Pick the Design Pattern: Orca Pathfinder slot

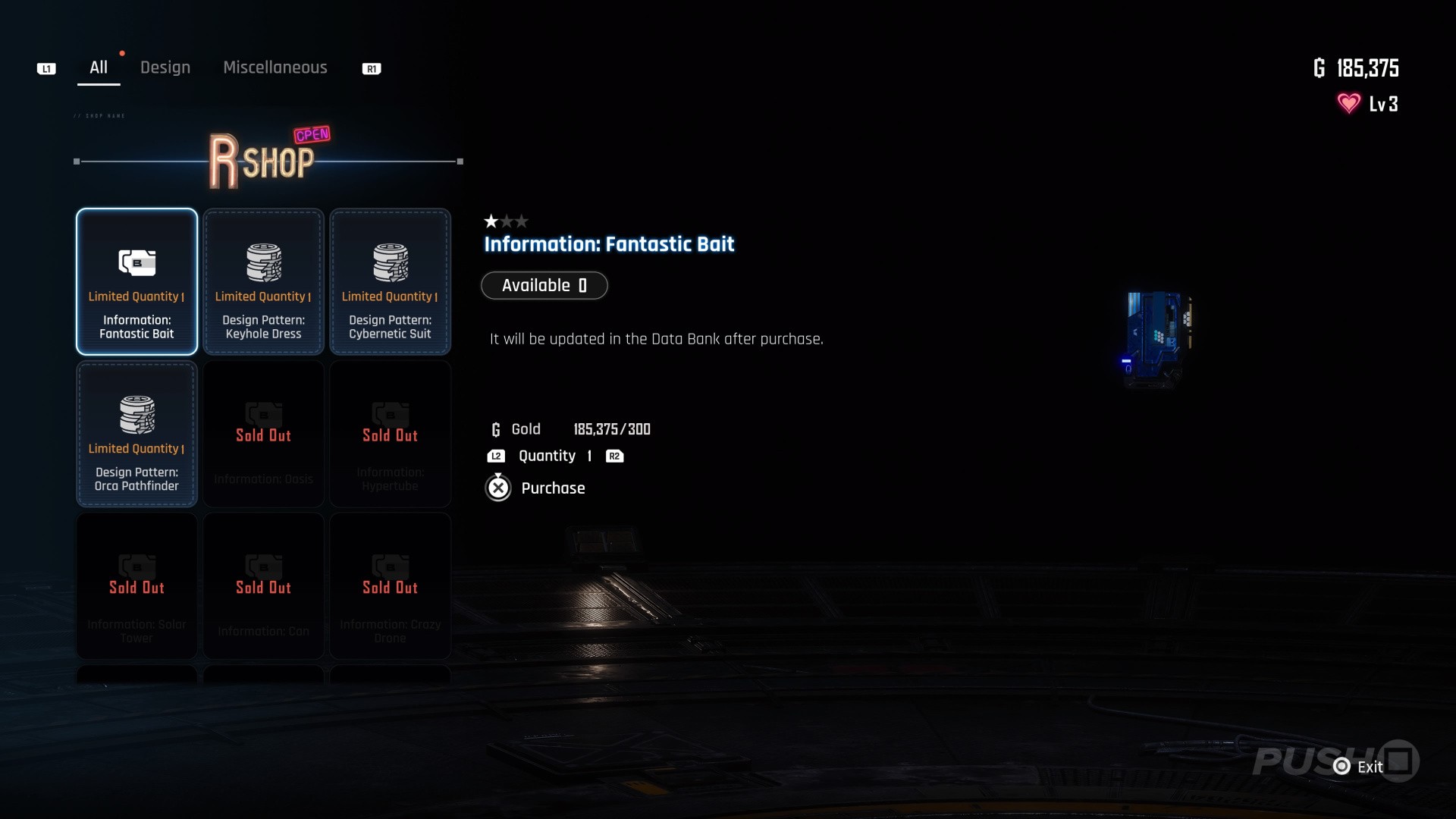(136, 434)
